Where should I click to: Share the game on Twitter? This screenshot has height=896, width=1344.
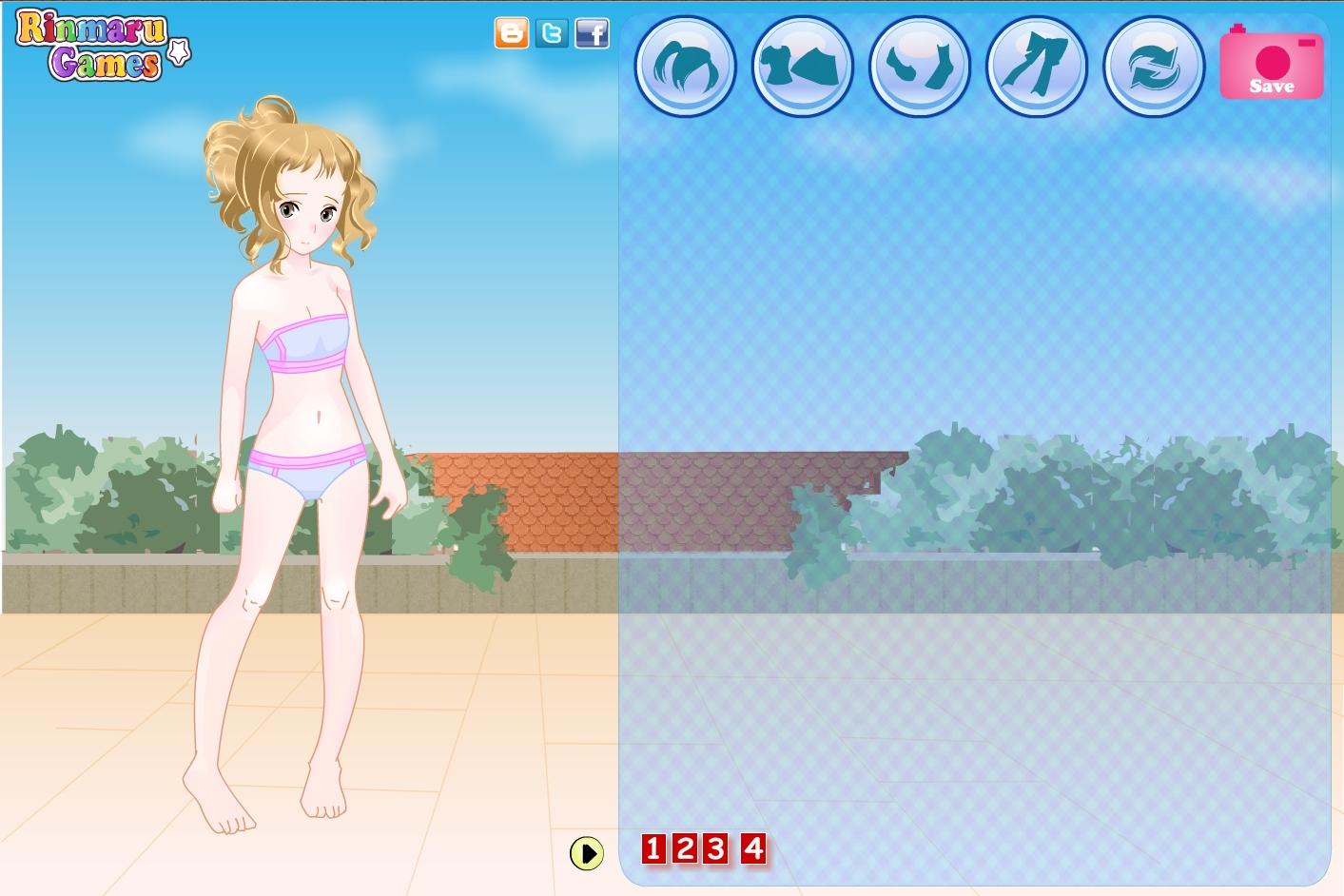pyautogui.click(x=551, y=33)
